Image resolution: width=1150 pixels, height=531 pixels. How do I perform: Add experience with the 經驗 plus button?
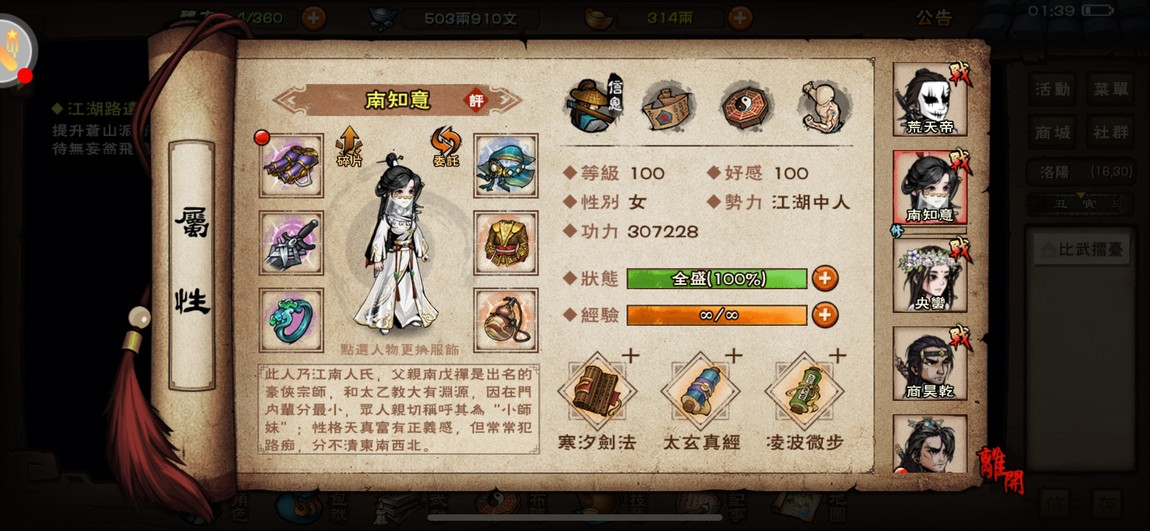[x=825, y=315]
